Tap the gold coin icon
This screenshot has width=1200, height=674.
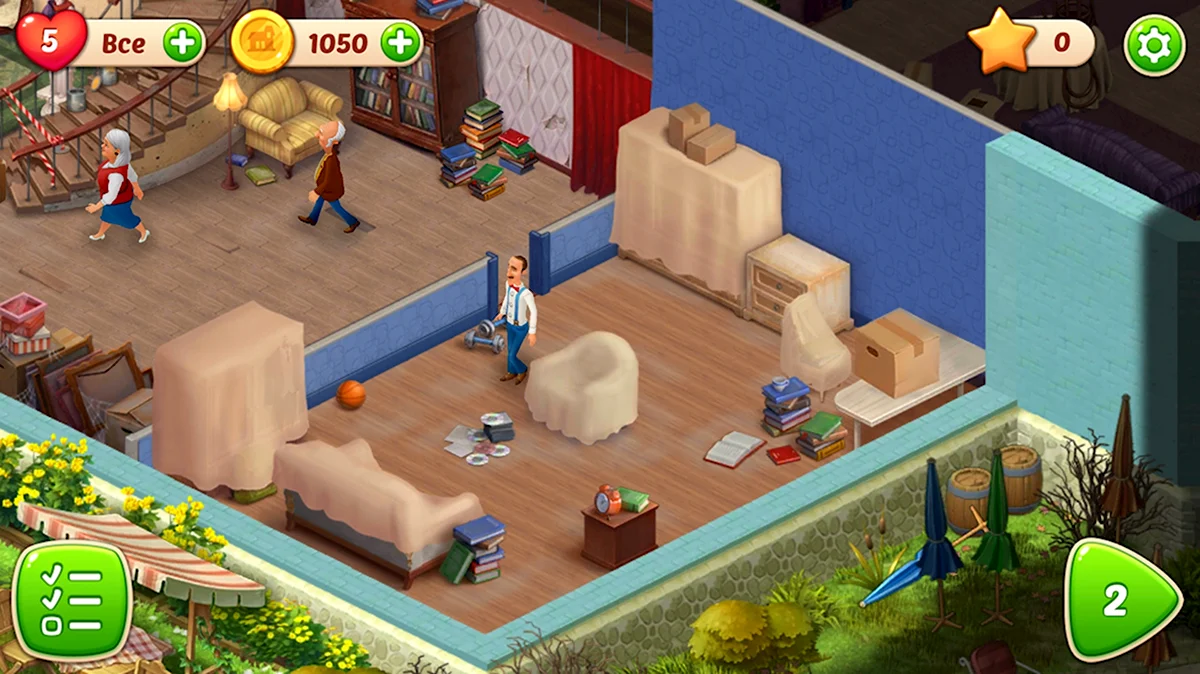point(262,43)
